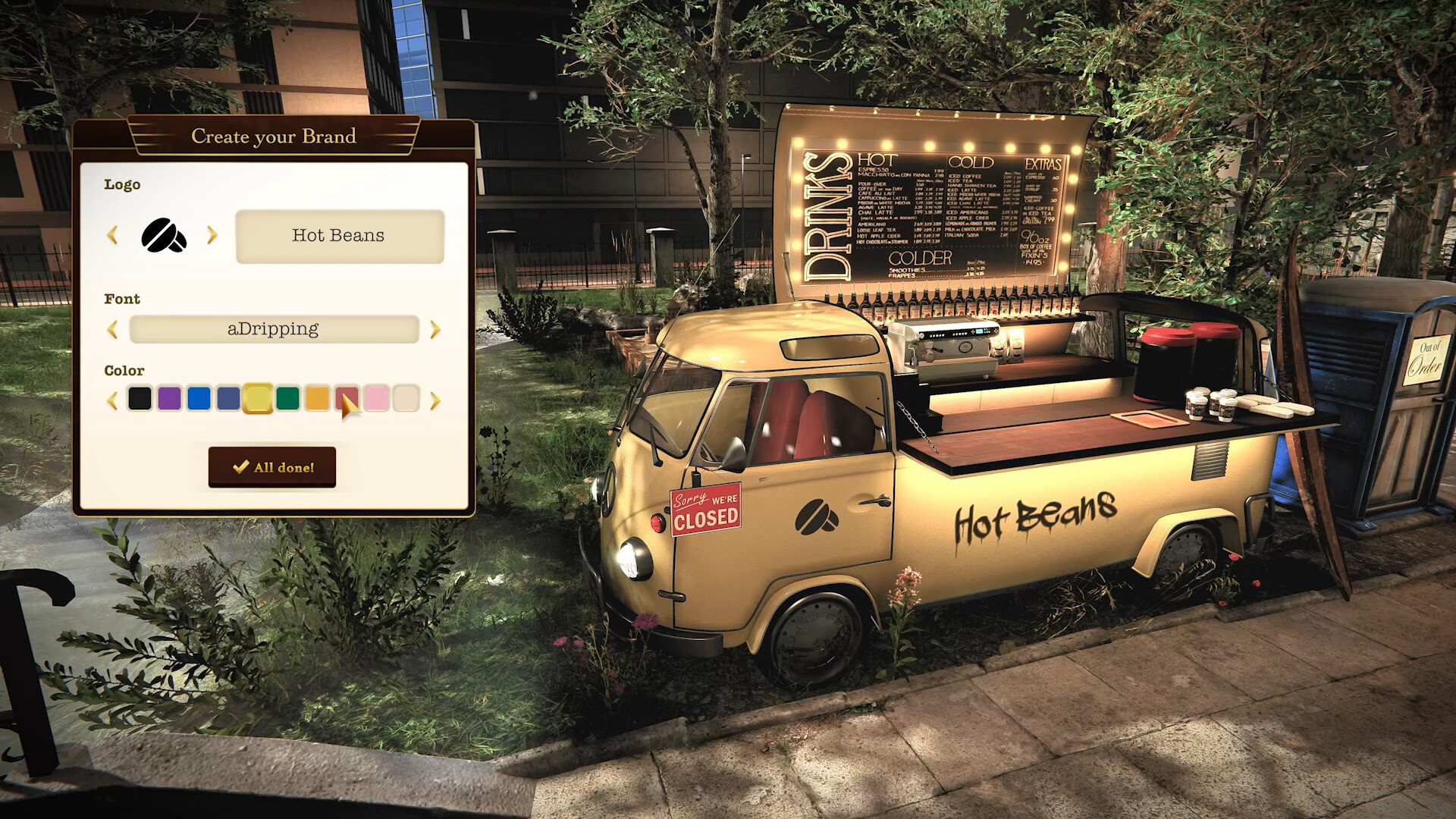Select the white brand color

coord(406,397)
